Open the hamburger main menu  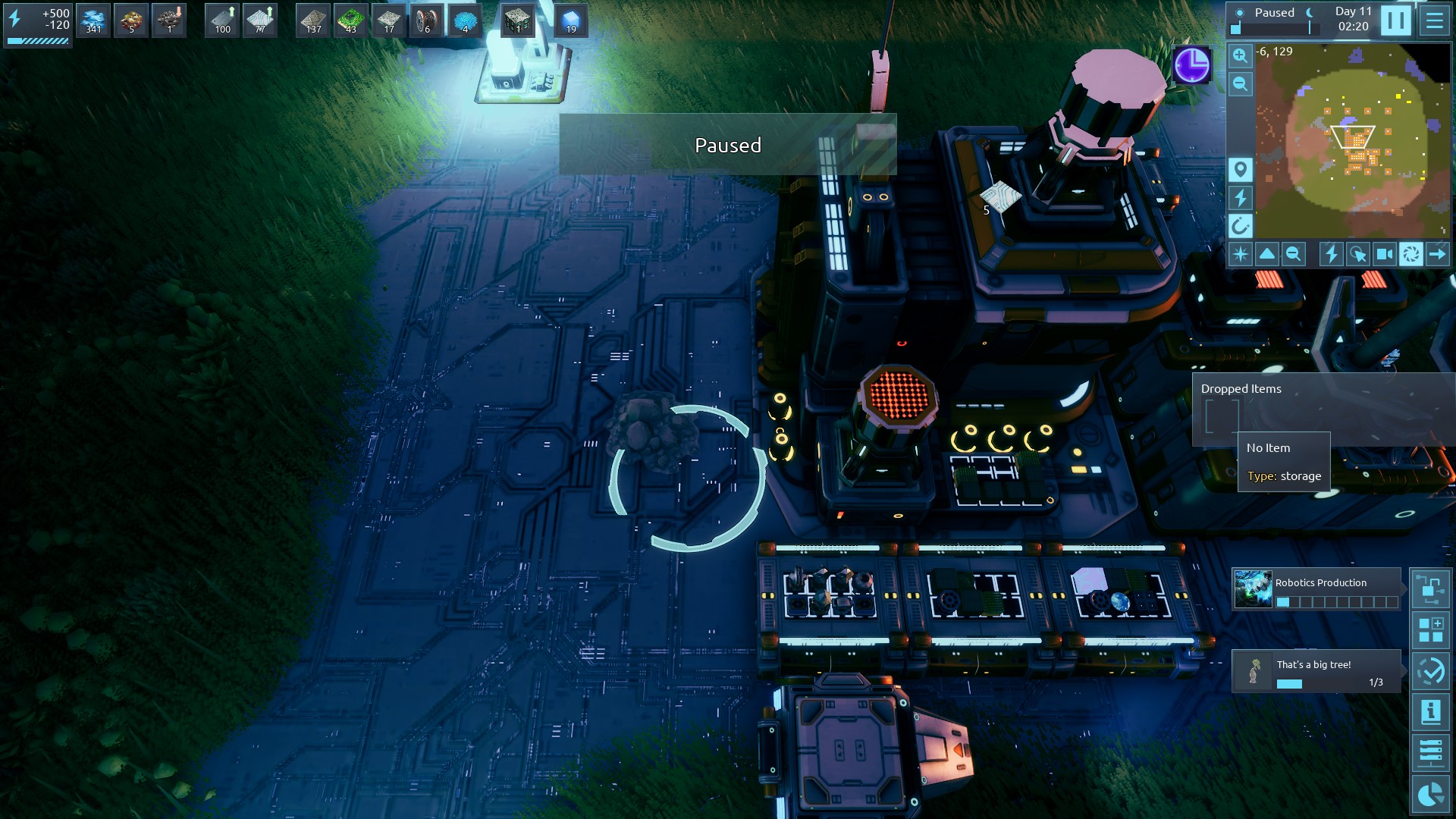click(1434, 20)
